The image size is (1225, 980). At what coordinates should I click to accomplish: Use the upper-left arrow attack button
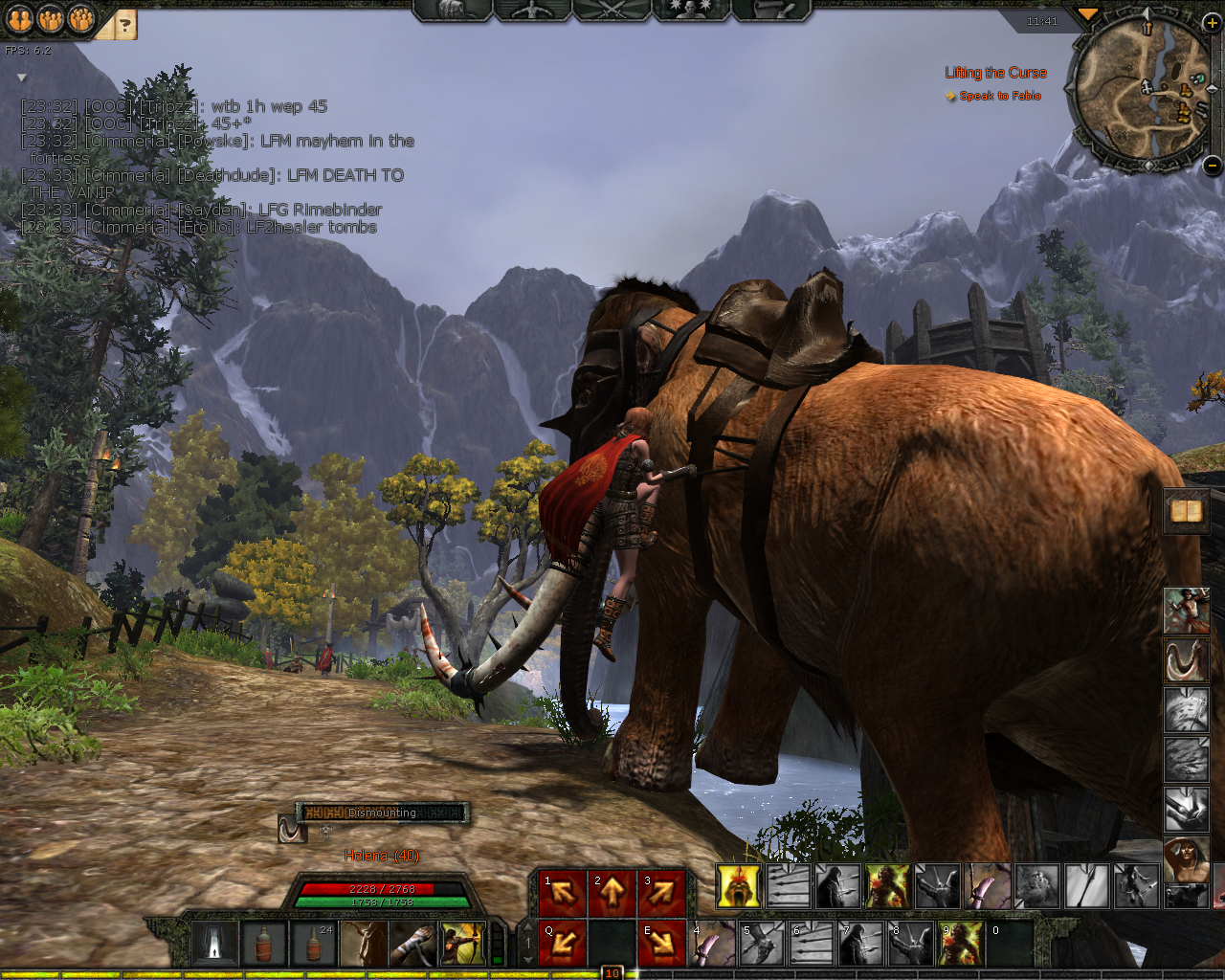click(562, 893)
